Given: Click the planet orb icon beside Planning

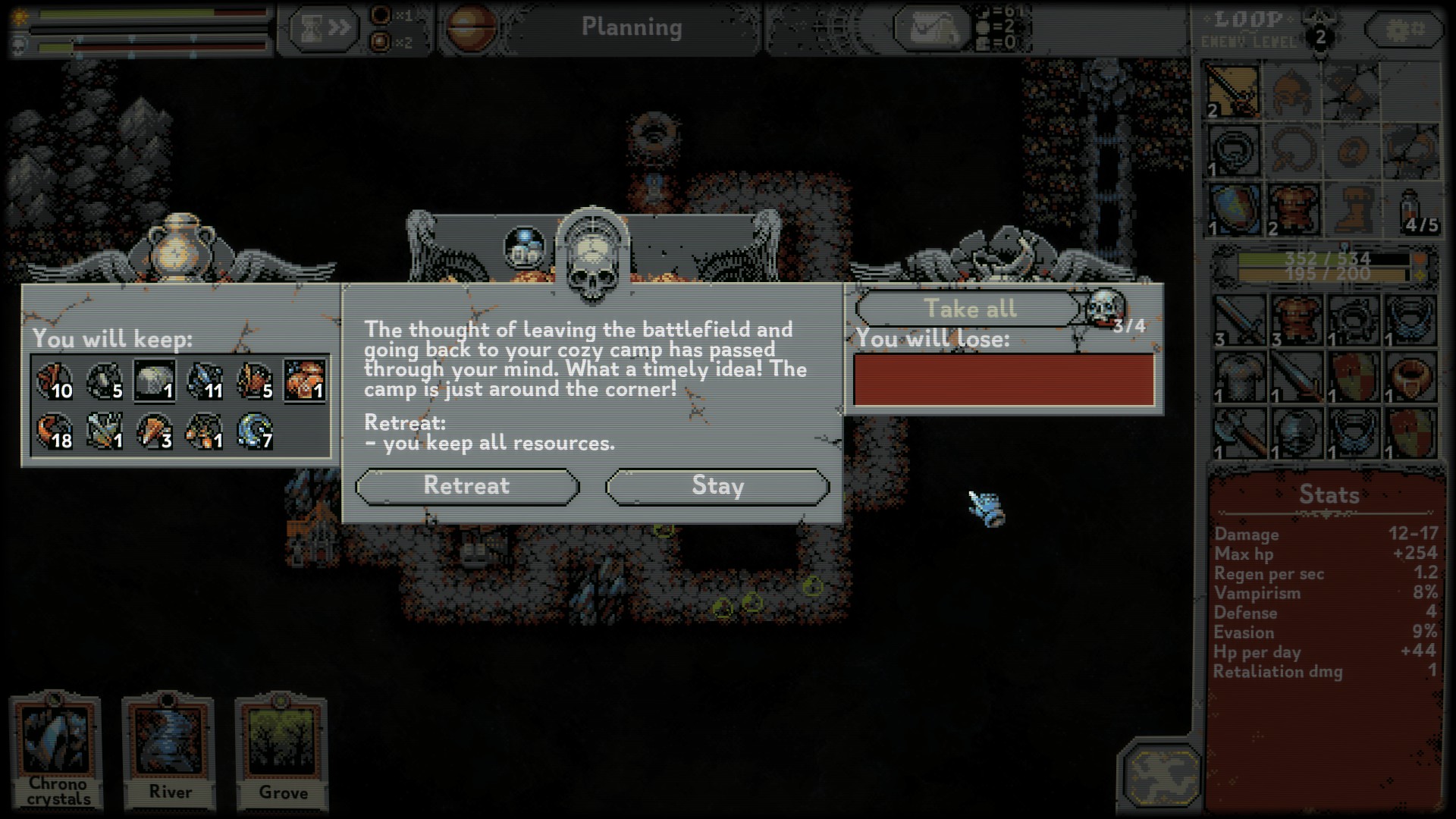Looking at the screenshot, I should pyautogui.click(x=471, y=29).
